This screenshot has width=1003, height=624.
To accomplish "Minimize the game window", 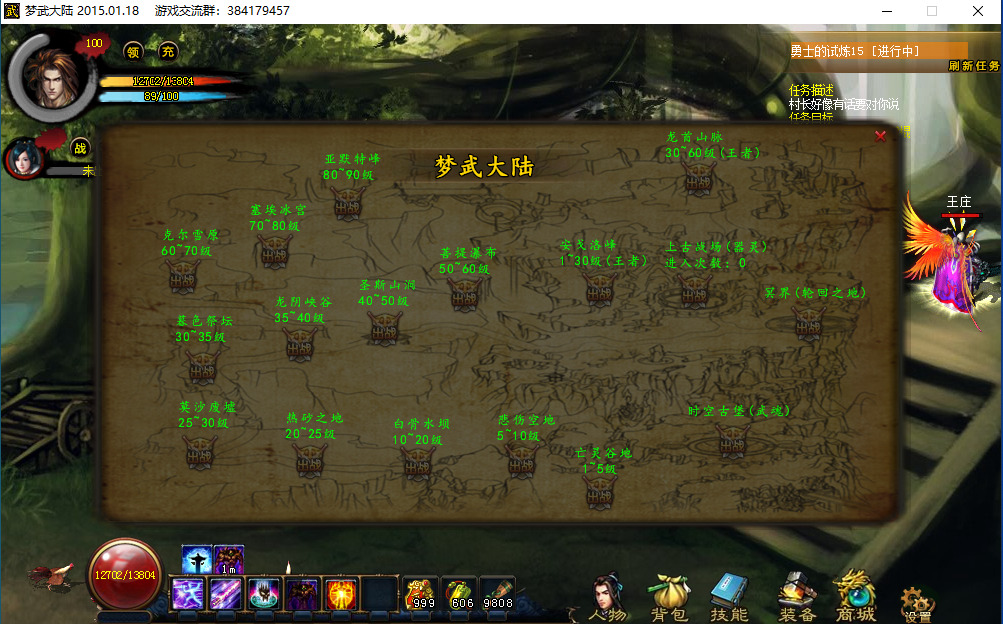I will (x=886, y=10).
